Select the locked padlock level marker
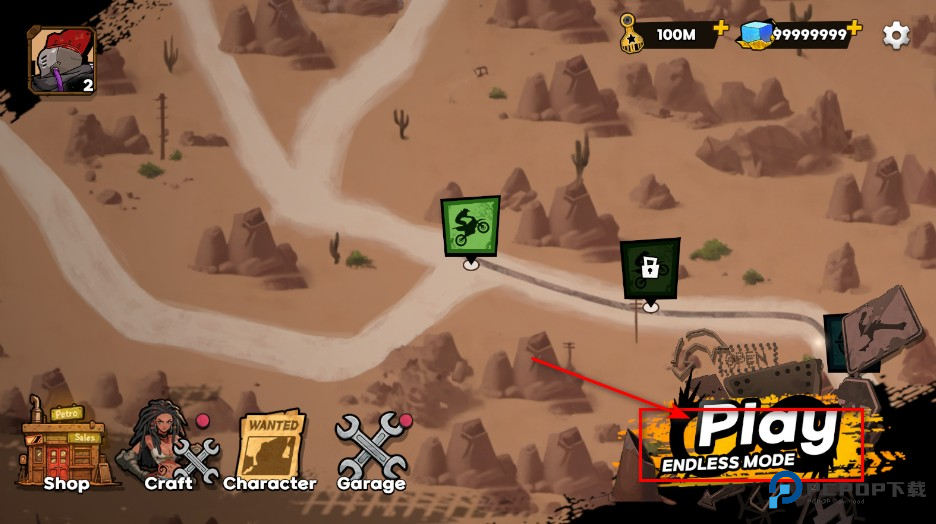 coord(650,267)
